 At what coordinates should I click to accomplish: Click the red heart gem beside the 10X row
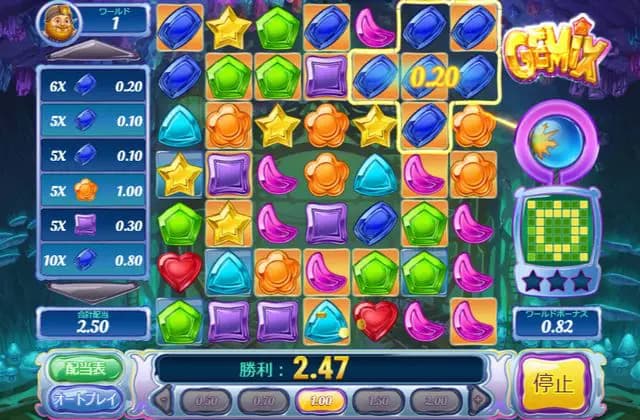(x=180, y=270)
